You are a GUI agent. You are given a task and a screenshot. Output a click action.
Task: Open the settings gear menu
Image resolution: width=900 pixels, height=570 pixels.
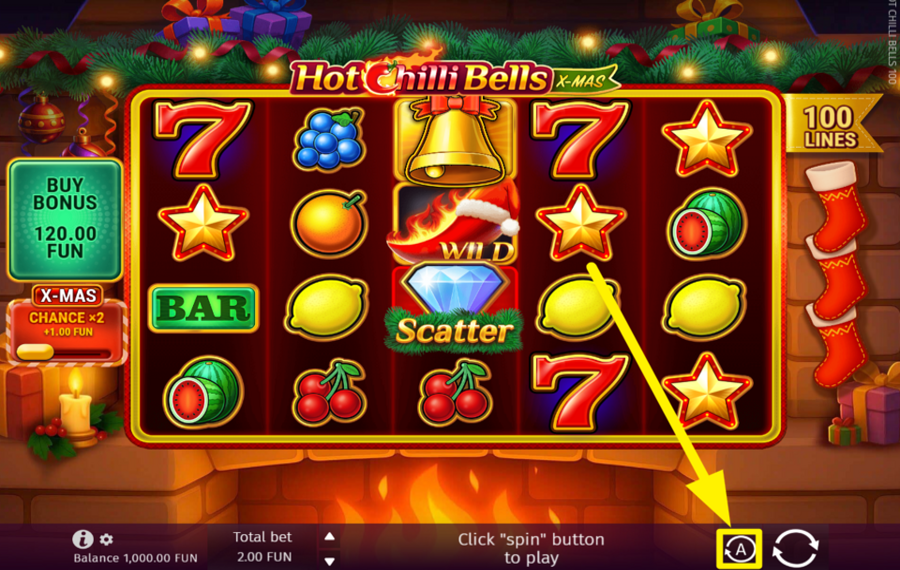click(106, 539)
